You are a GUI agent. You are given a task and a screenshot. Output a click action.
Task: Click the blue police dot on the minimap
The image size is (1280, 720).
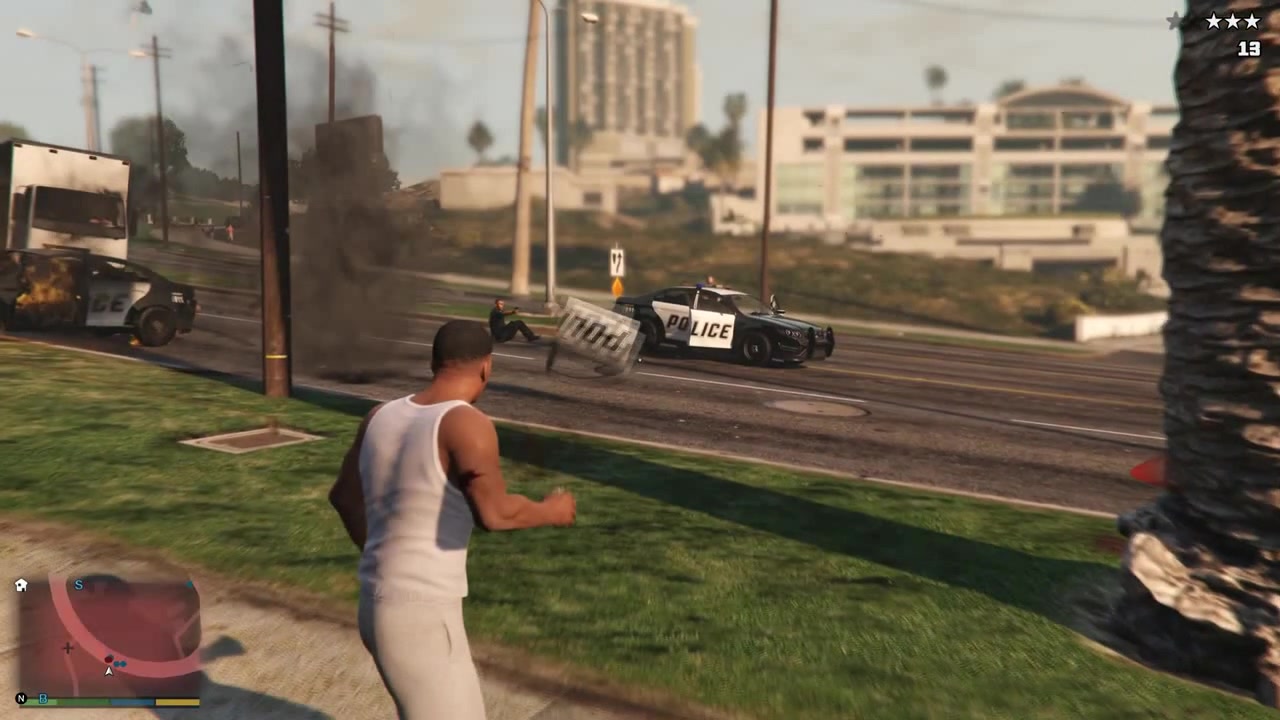pyautogui.click(x=119, y=663)
